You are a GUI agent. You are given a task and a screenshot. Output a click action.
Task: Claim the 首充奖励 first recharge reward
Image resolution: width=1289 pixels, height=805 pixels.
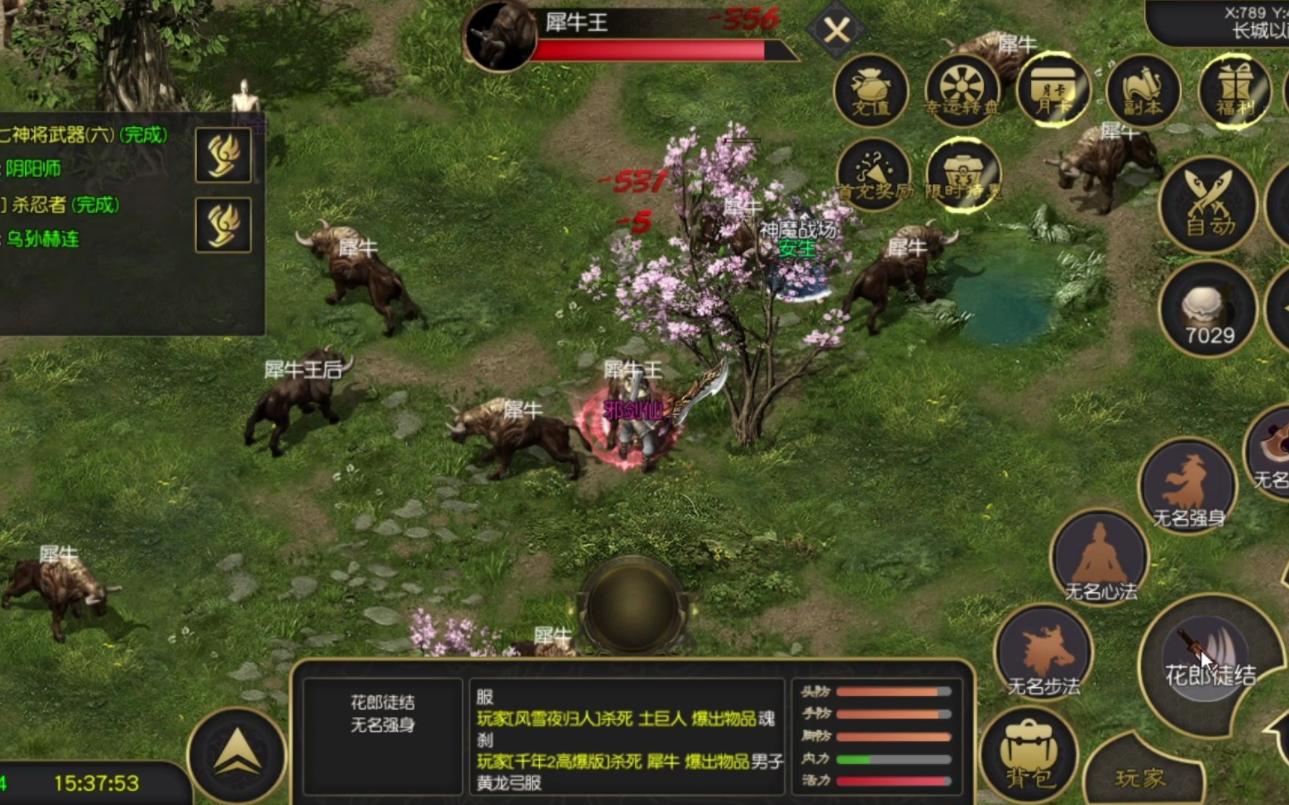coord(873,176)
